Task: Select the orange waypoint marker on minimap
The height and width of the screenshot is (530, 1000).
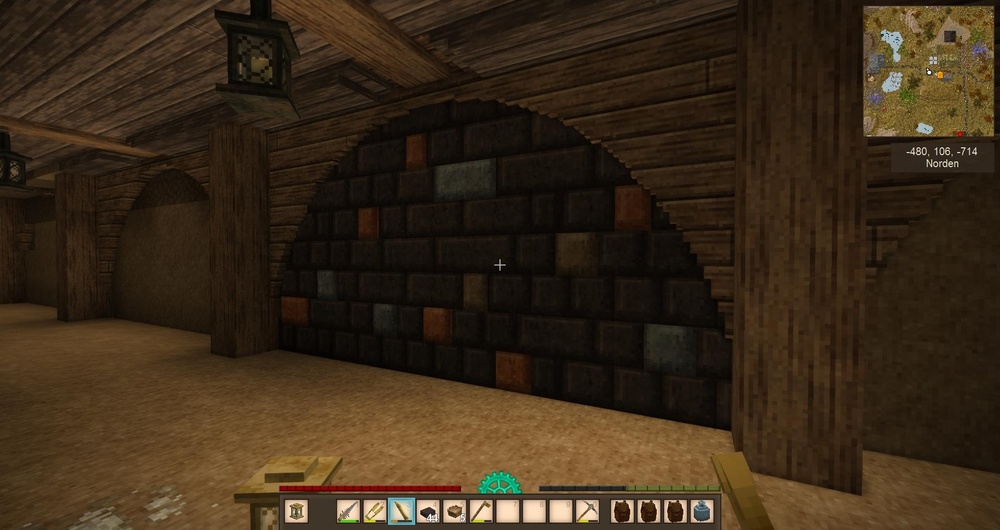Action: click(x=940, y=74)
